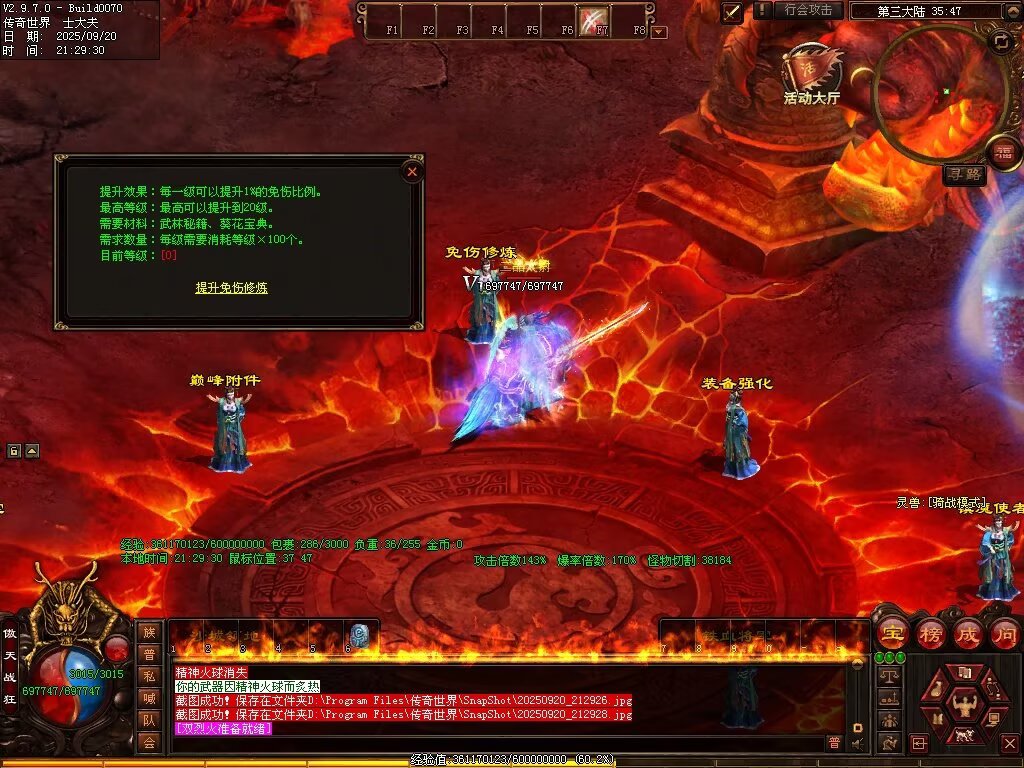Screen dimensions: 1024x768
Task: Switch chat to the 私 private channel
Action: (x=149, y=676)
